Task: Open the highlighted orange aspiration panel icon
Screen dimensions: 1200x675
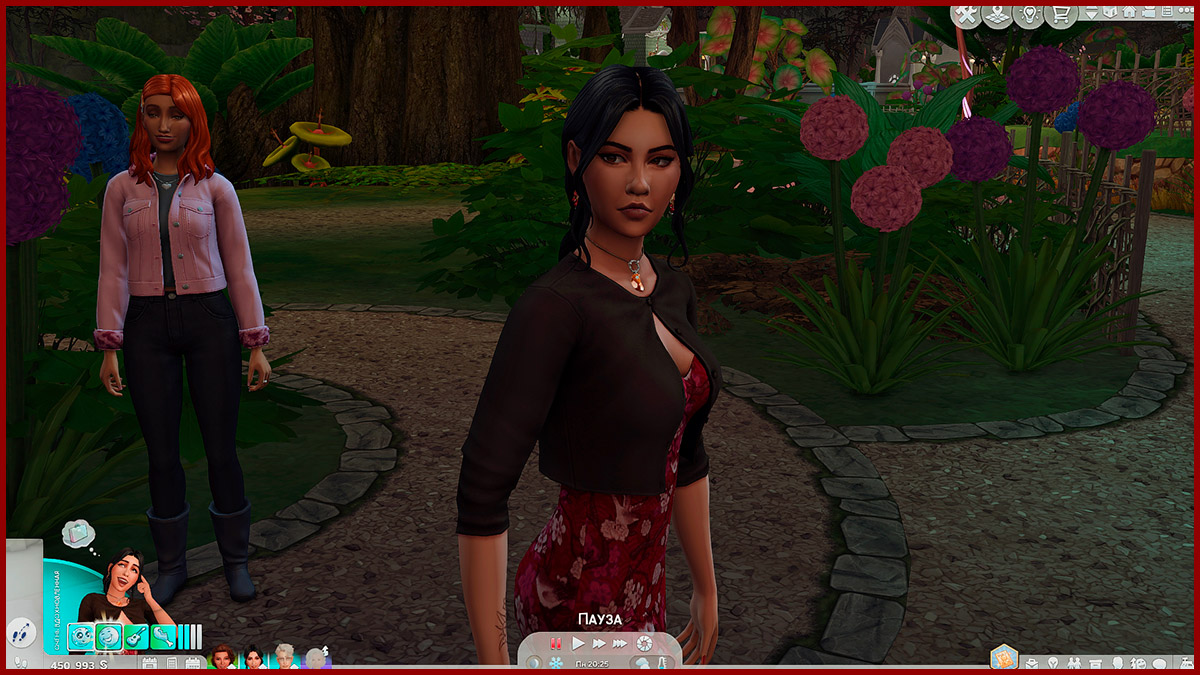Action: (1003, 657)
